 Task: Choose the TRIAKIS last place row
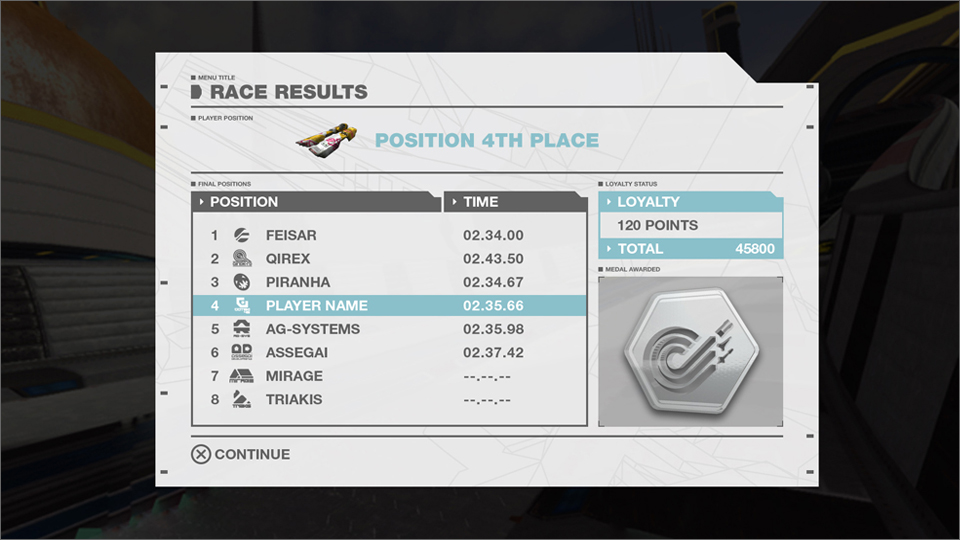pyautogui.click(x=389, y=400)
